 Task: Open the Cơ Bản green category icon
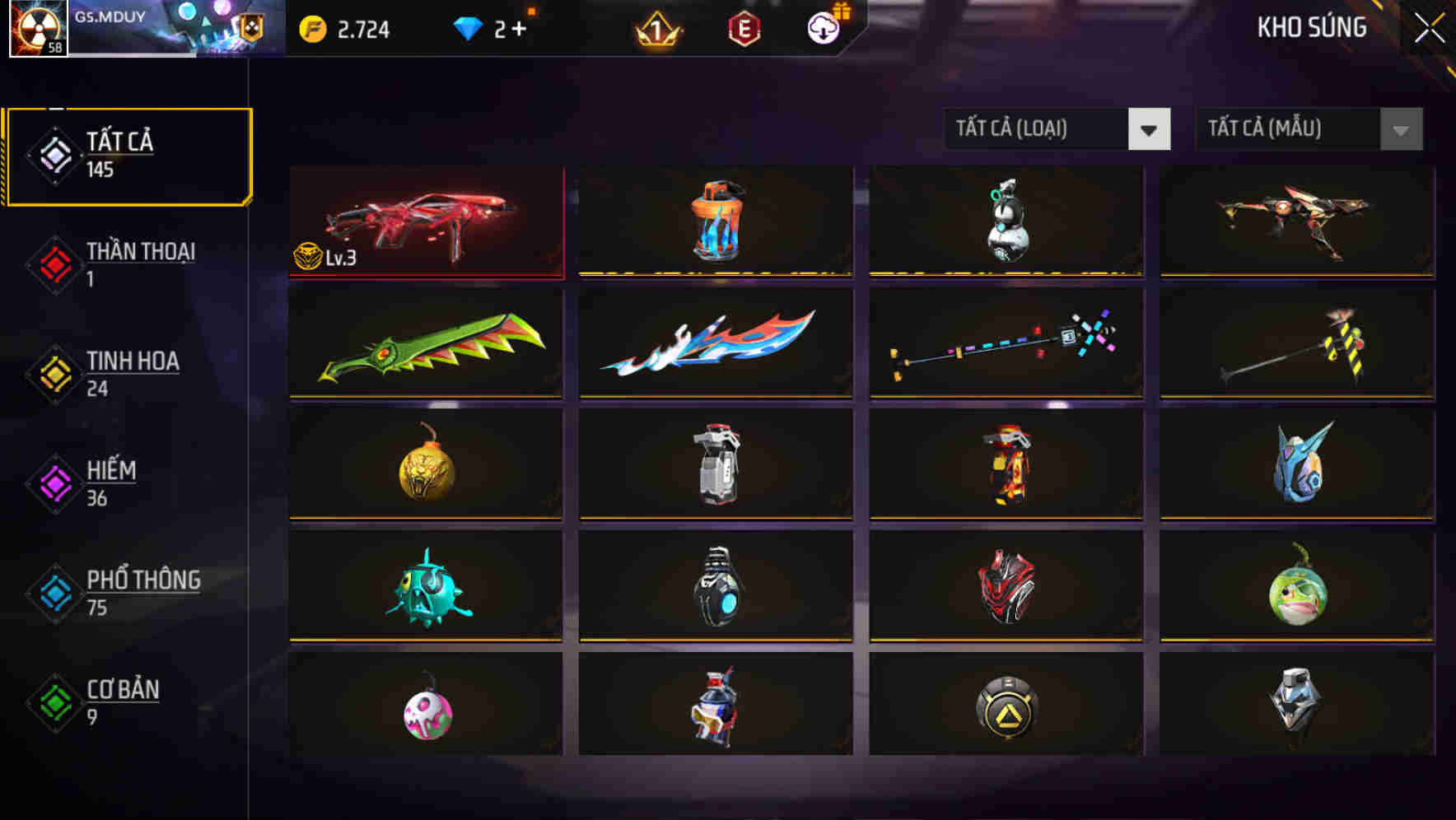(x=54, y=702)
